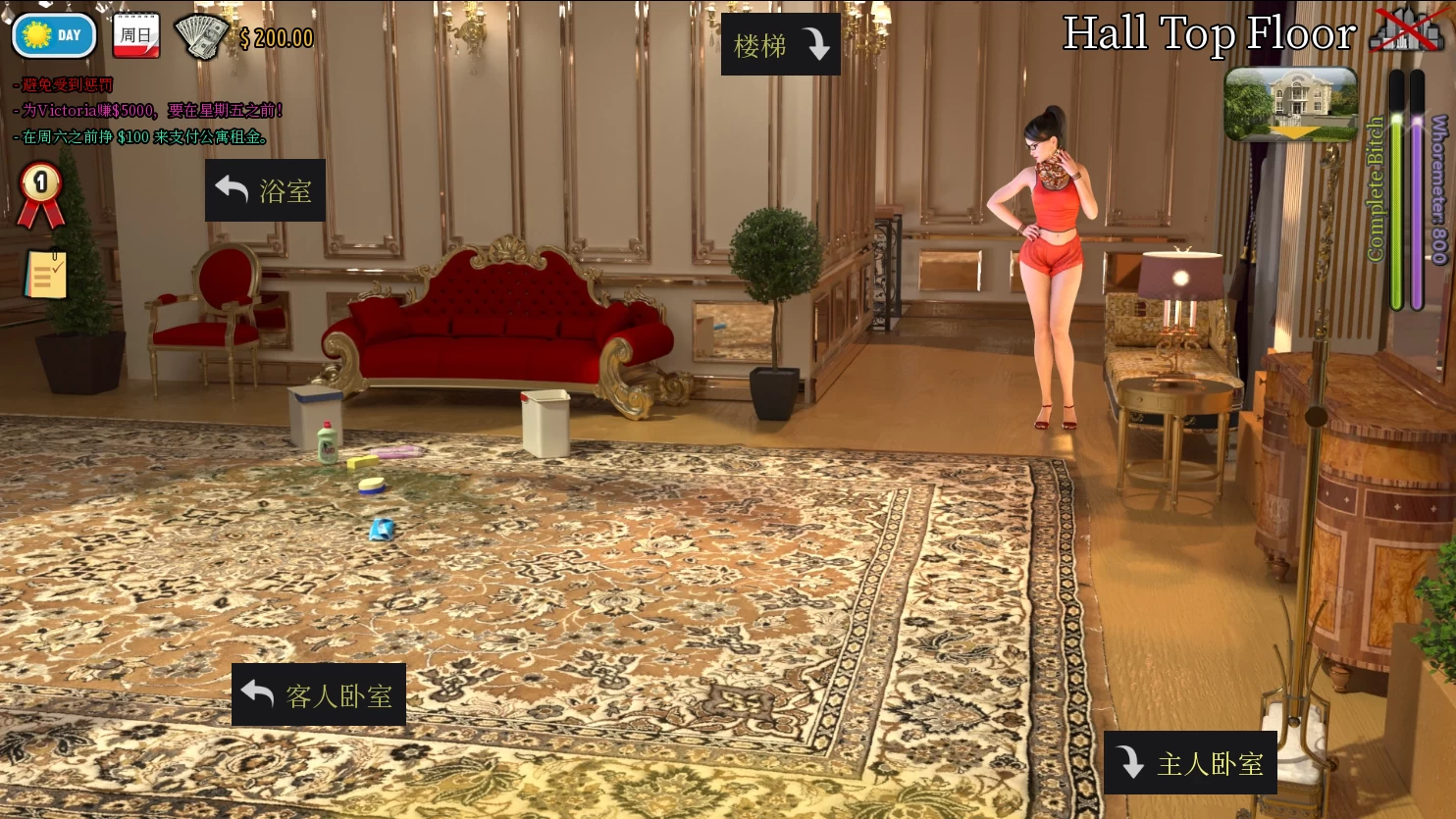Expand the 主人卧室 room option

click(1190, 762)
